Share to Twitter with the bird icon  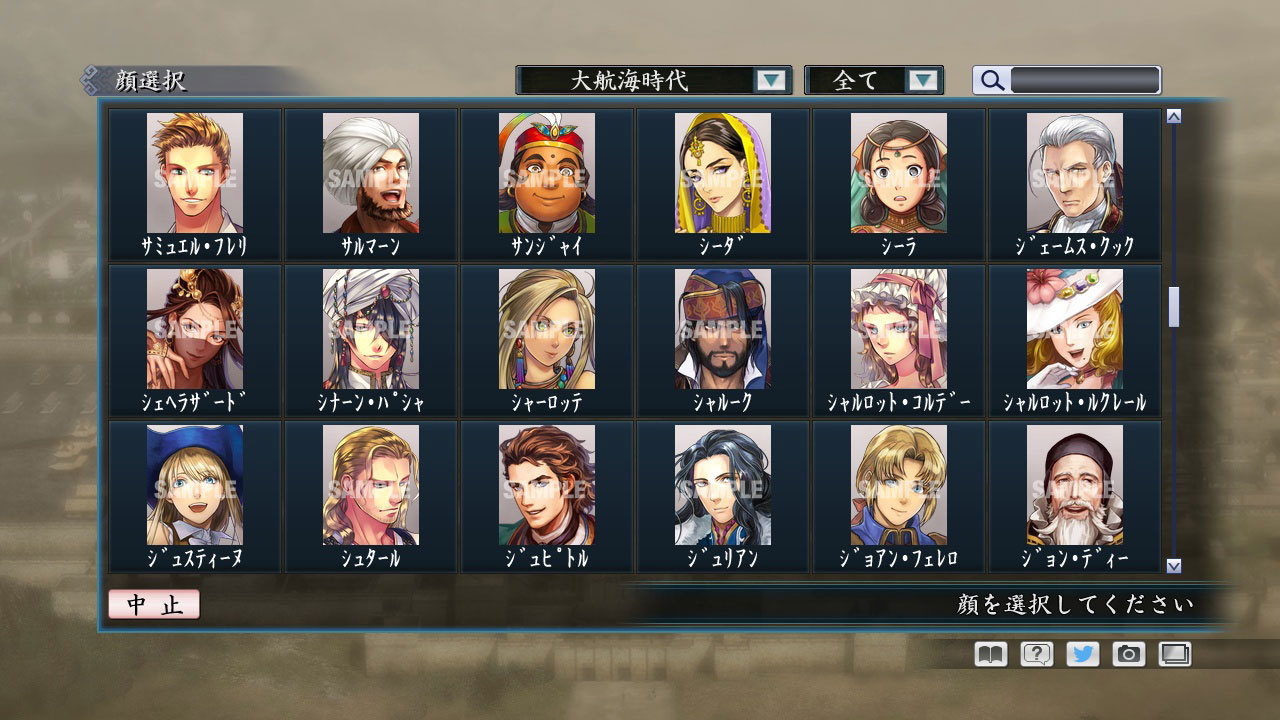pyautogui.click(x=1082, y=654)
